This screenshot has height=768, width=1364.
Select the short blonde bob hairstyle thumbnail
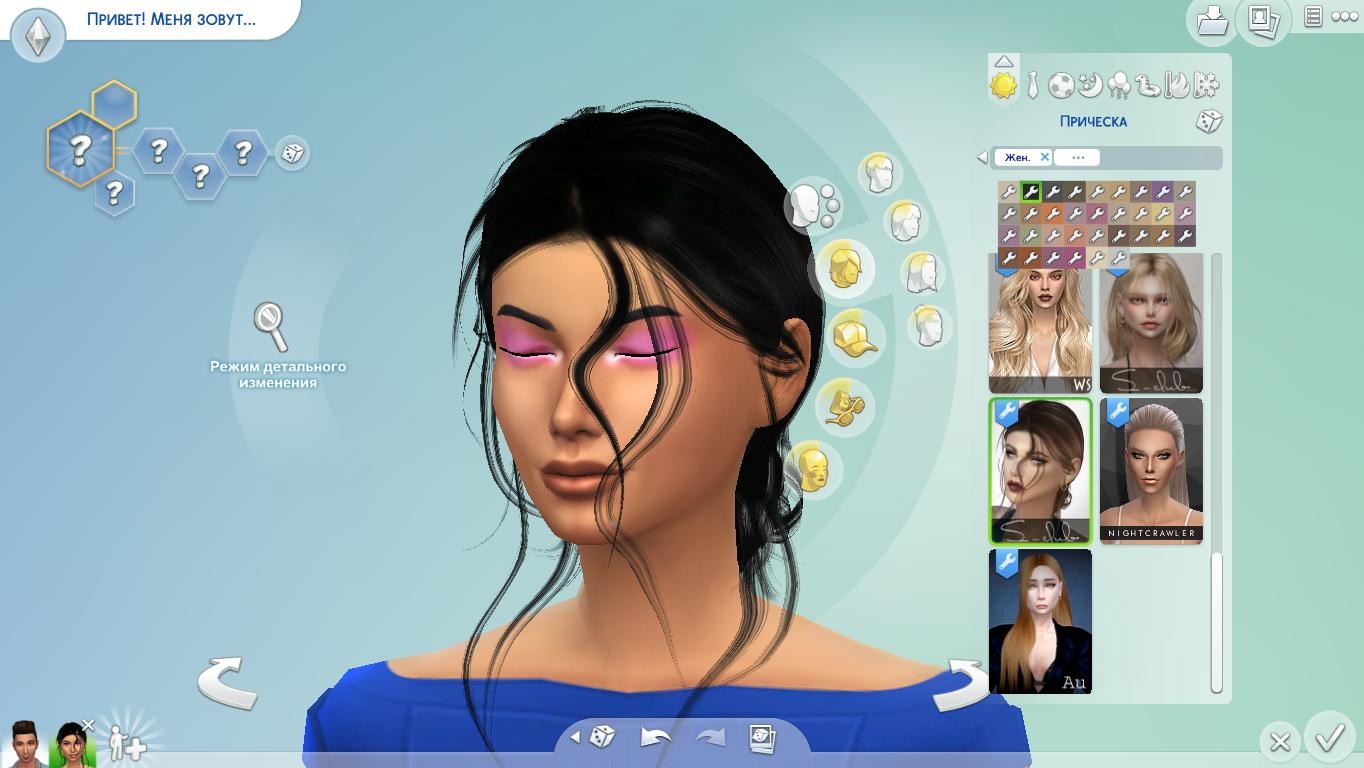pos(1151,325)
